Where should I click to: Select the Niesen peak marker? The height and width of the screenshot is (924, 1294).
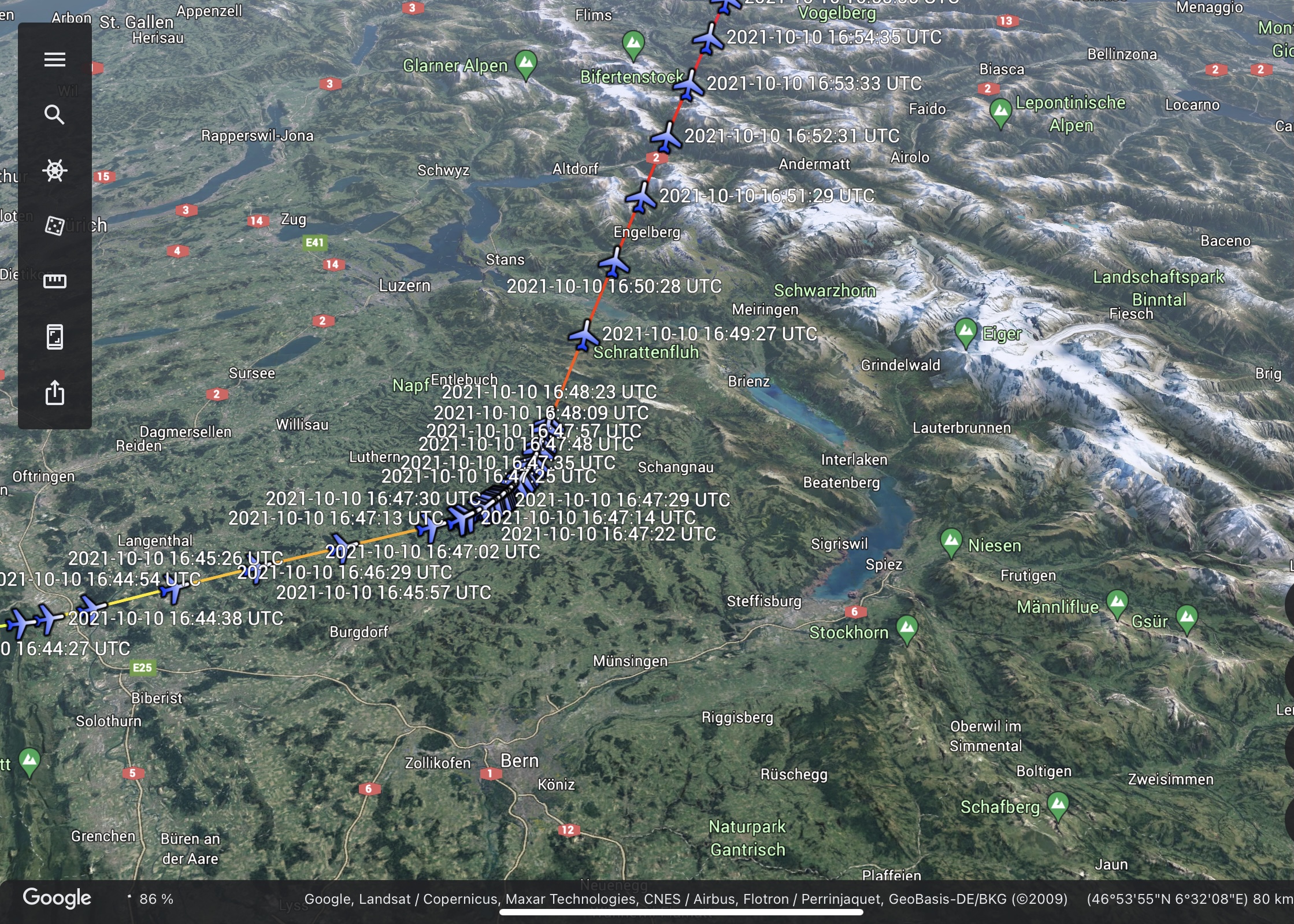[951, 541]
